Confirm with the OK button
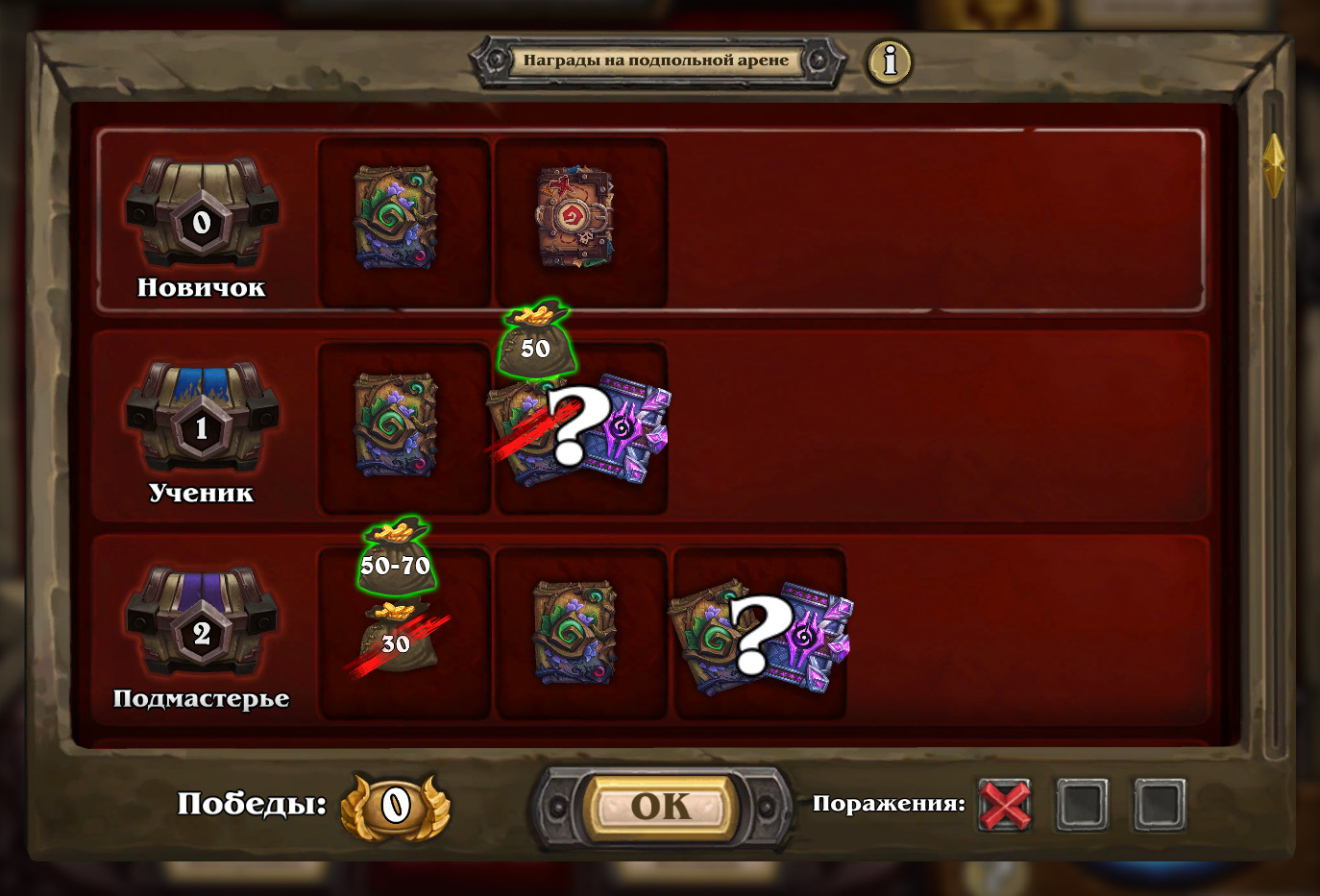The image size is (1320, 896). [660, 806]
